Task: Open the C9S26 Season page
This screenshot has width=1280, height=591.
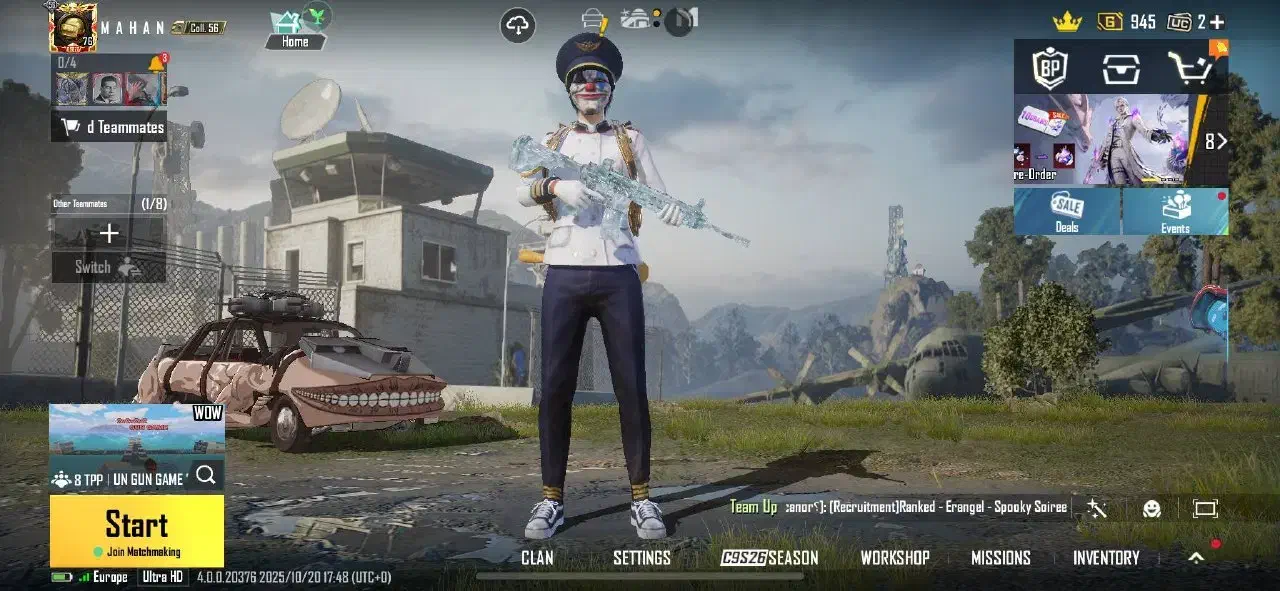Action: pos(770,558)
